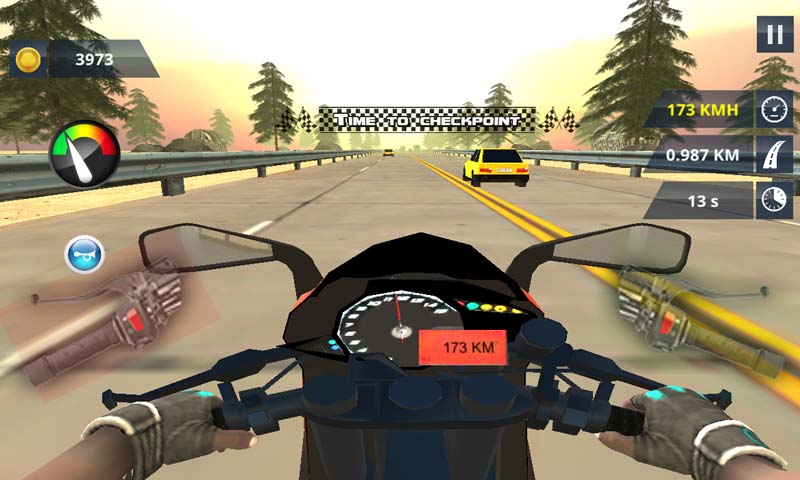800x480 pixels.
Task: Pause the game with the pause button
Action: tap(774, 34)
